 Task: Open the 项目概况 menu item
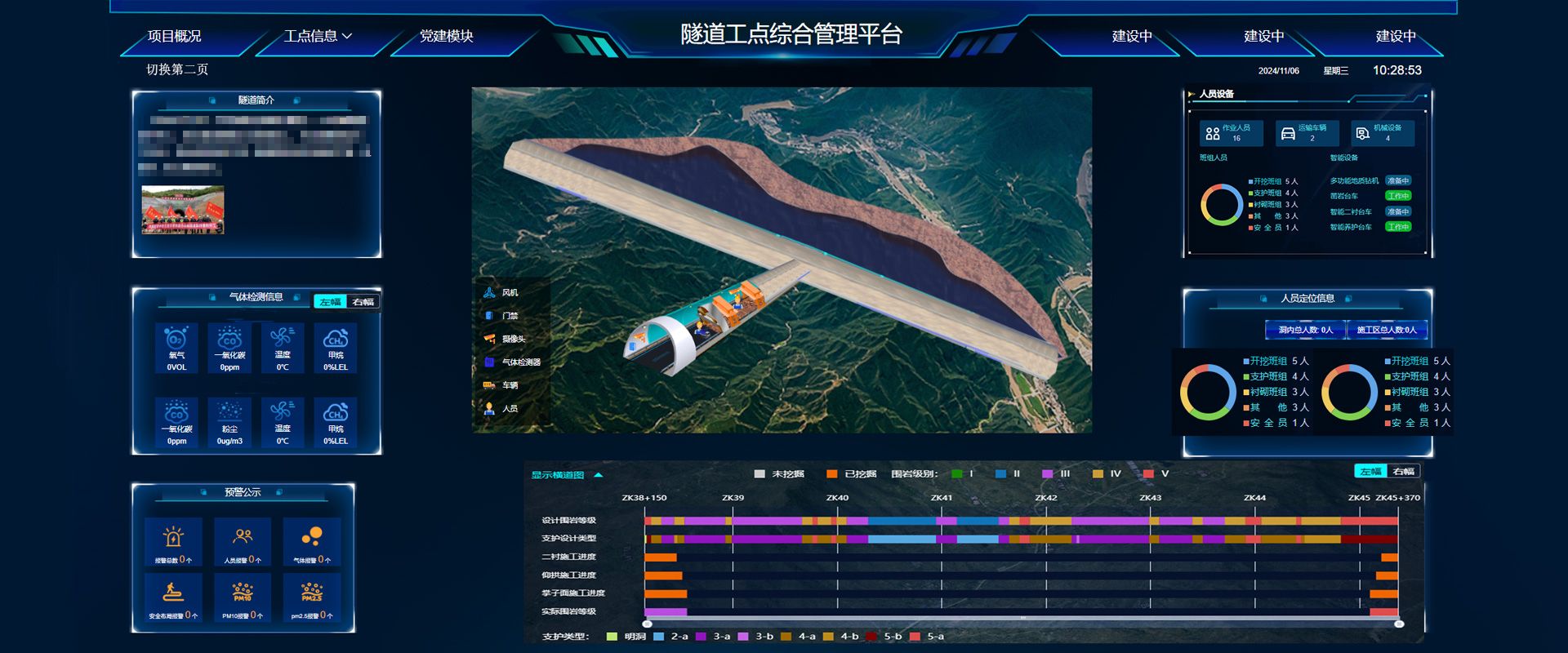pyautogui.click(x=176, y=37)
